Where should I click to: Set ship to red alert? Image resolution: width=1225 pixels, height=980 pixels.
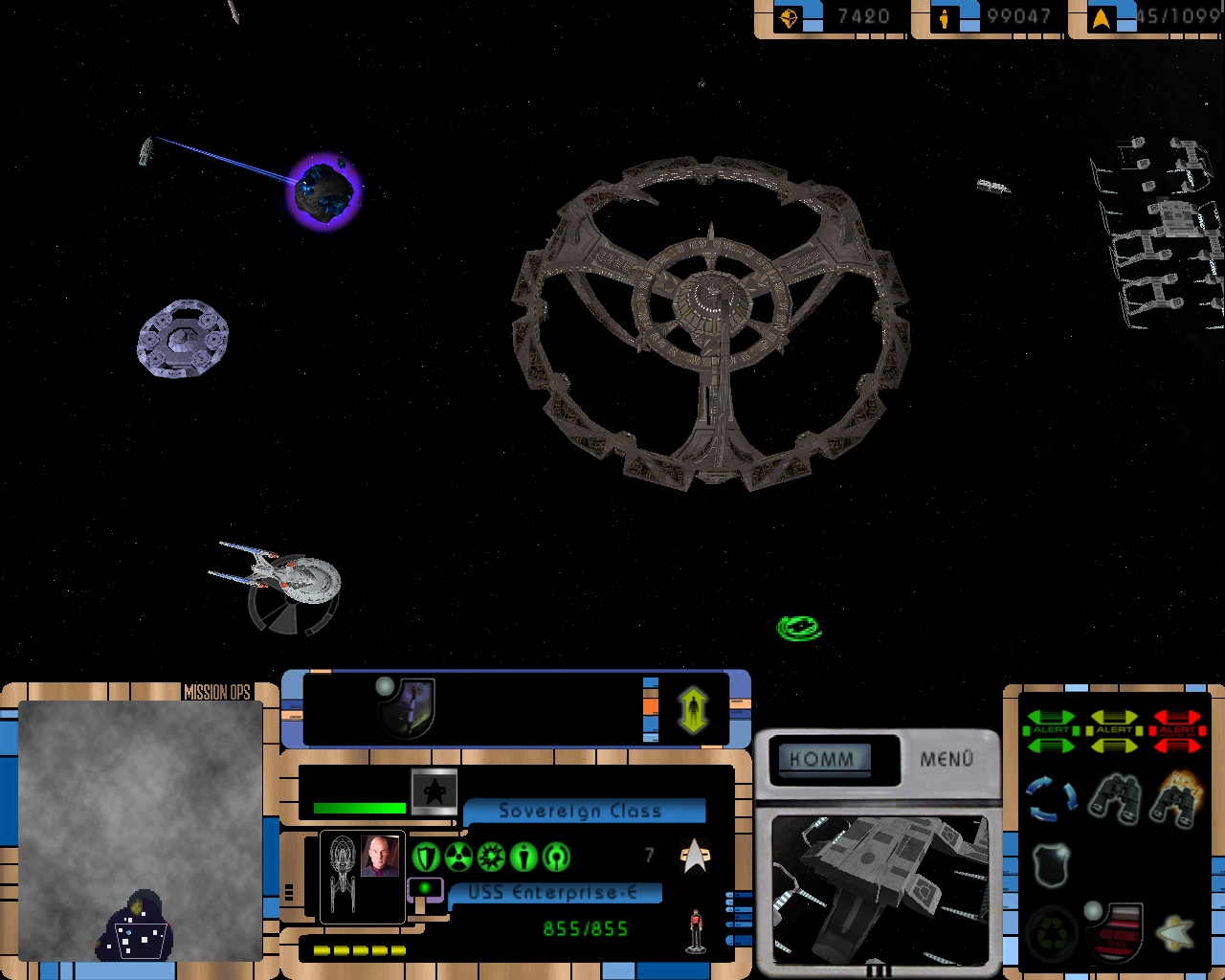(1177, 730)
